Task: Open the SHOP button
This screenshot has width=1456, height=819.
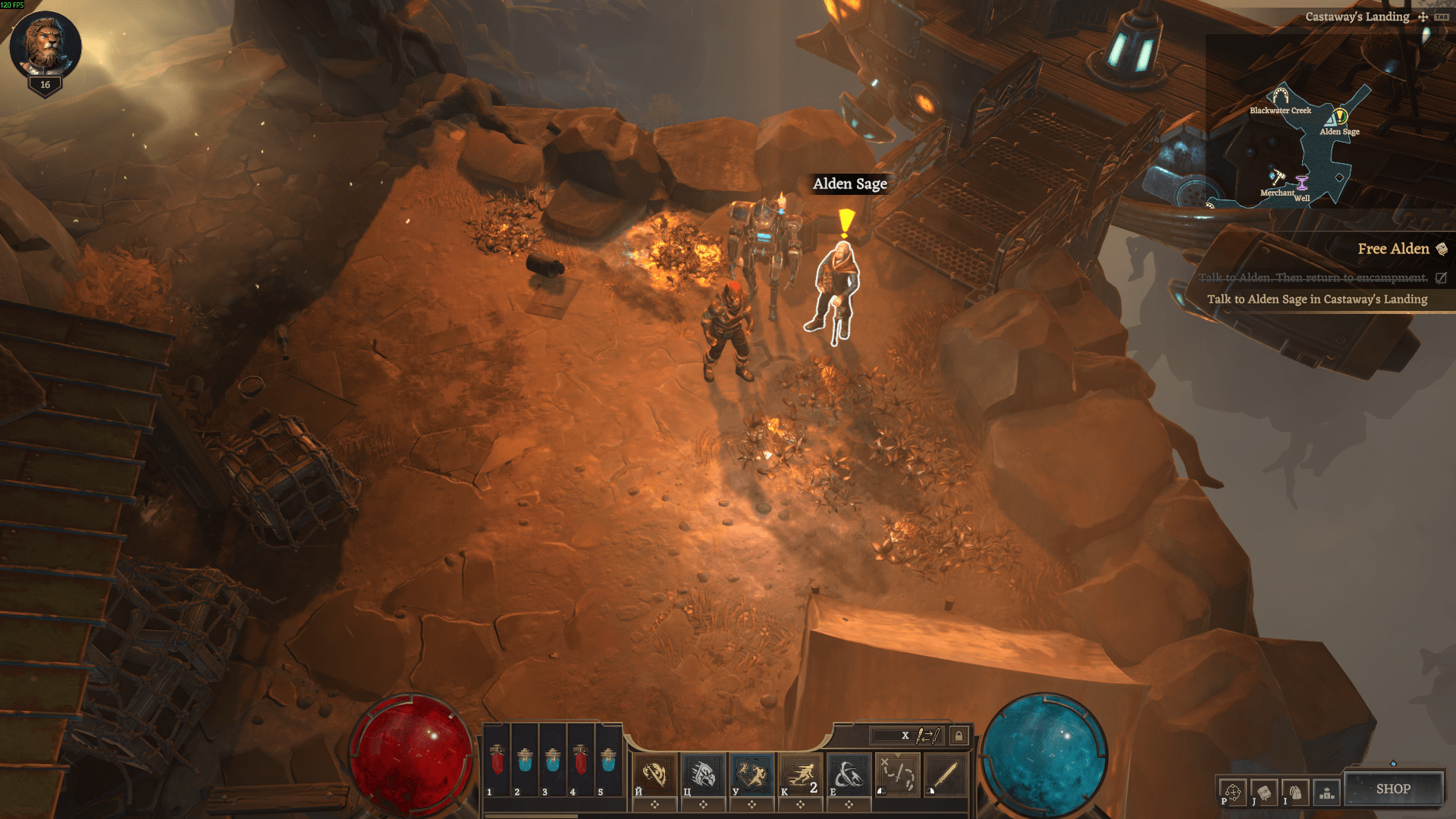Action: tap(1393, 789)
